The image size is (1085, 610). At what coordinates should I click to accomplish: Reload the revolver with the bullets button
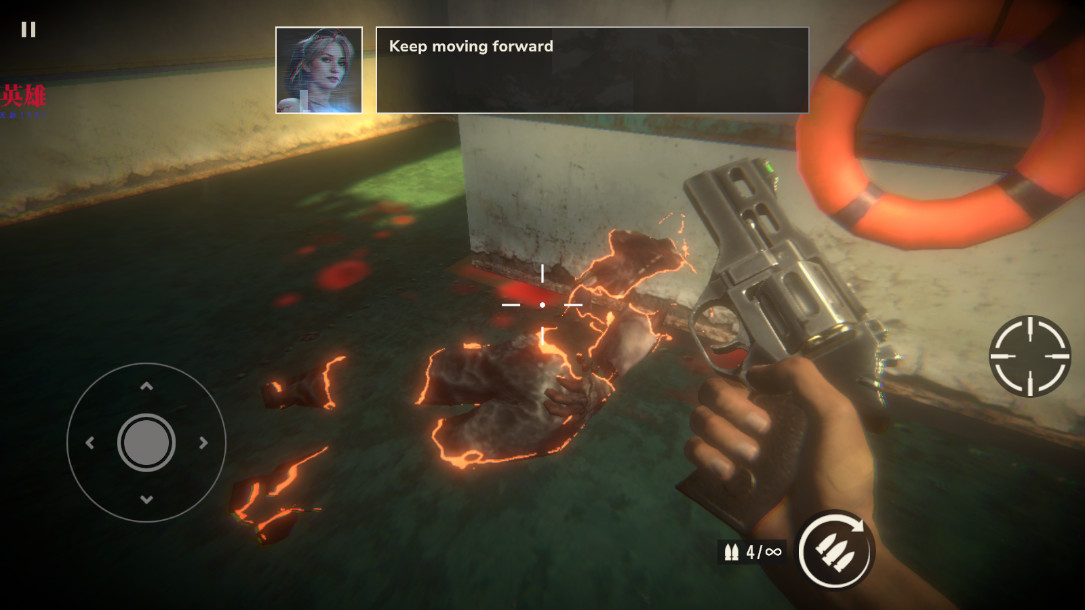point(834,550)
